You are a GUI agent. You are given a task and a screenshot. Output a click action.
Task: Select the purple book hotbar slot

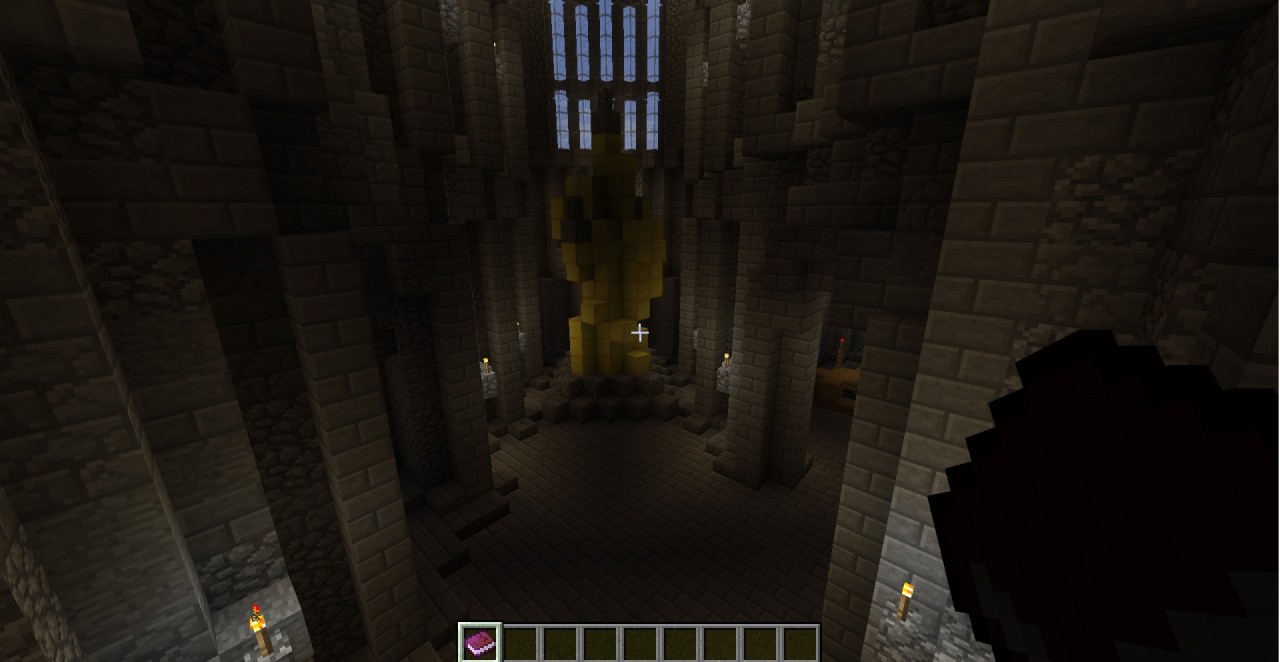pyautogui.click(x=480, y=642)
